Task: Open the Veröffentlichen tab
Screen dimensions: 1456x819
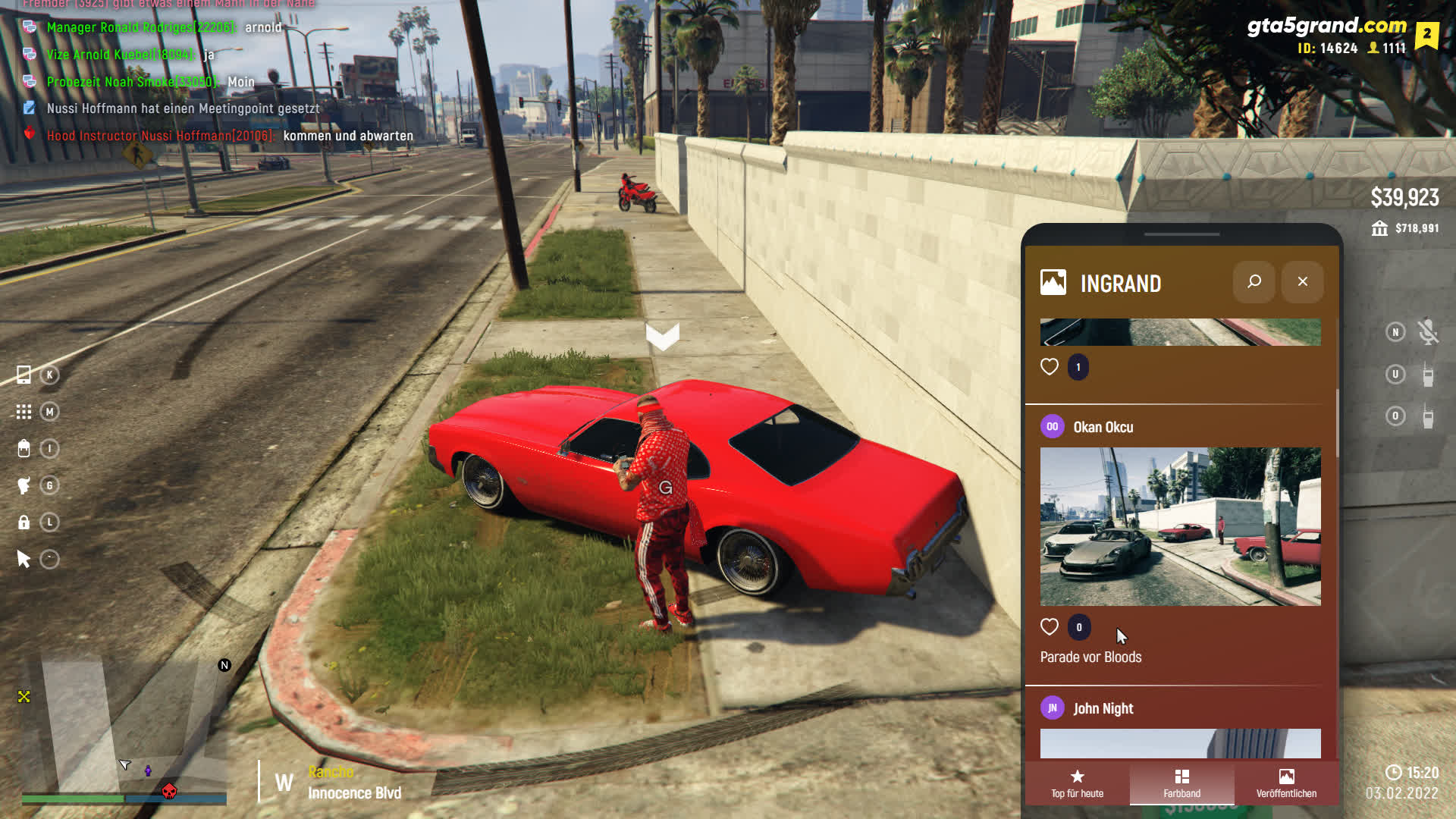Action: tap(1286, 783)
